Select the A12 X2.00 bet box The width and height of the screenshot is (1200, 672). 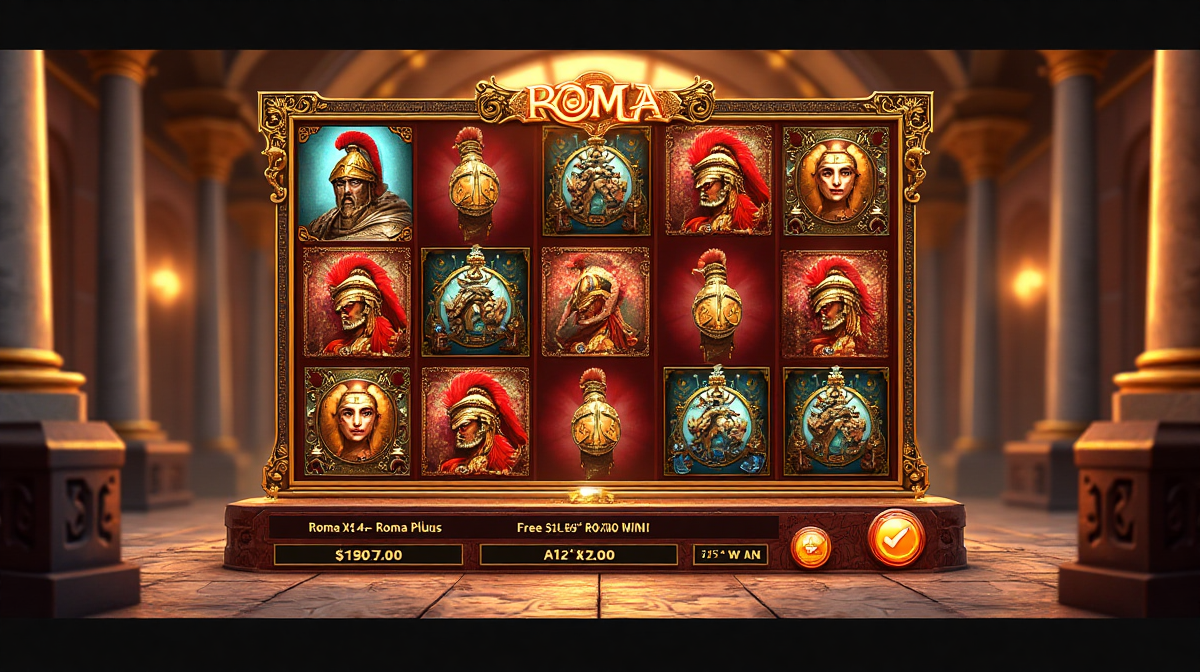(578, 554)
